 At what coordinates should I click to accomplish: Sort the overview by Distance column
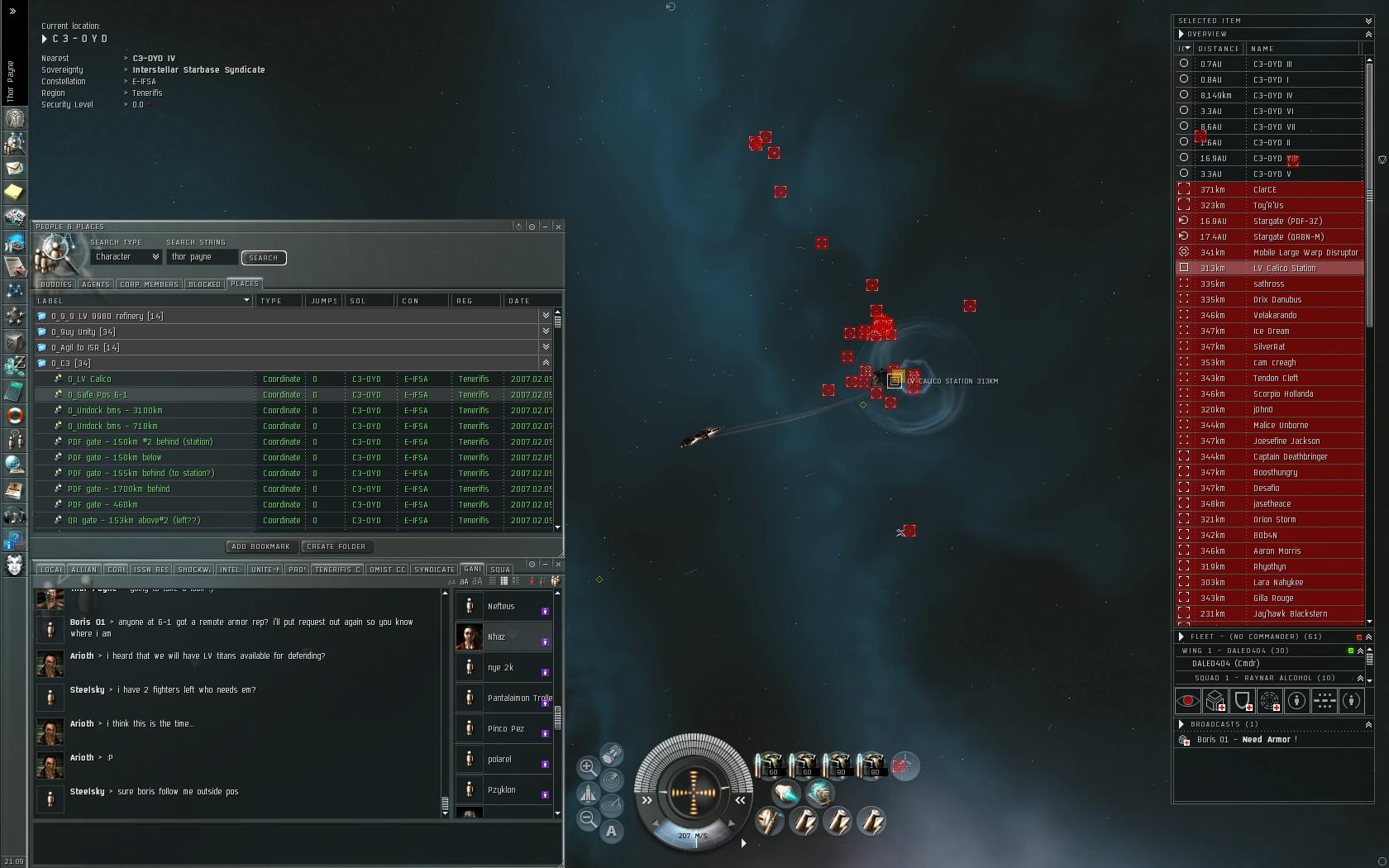coord(1218,49)
